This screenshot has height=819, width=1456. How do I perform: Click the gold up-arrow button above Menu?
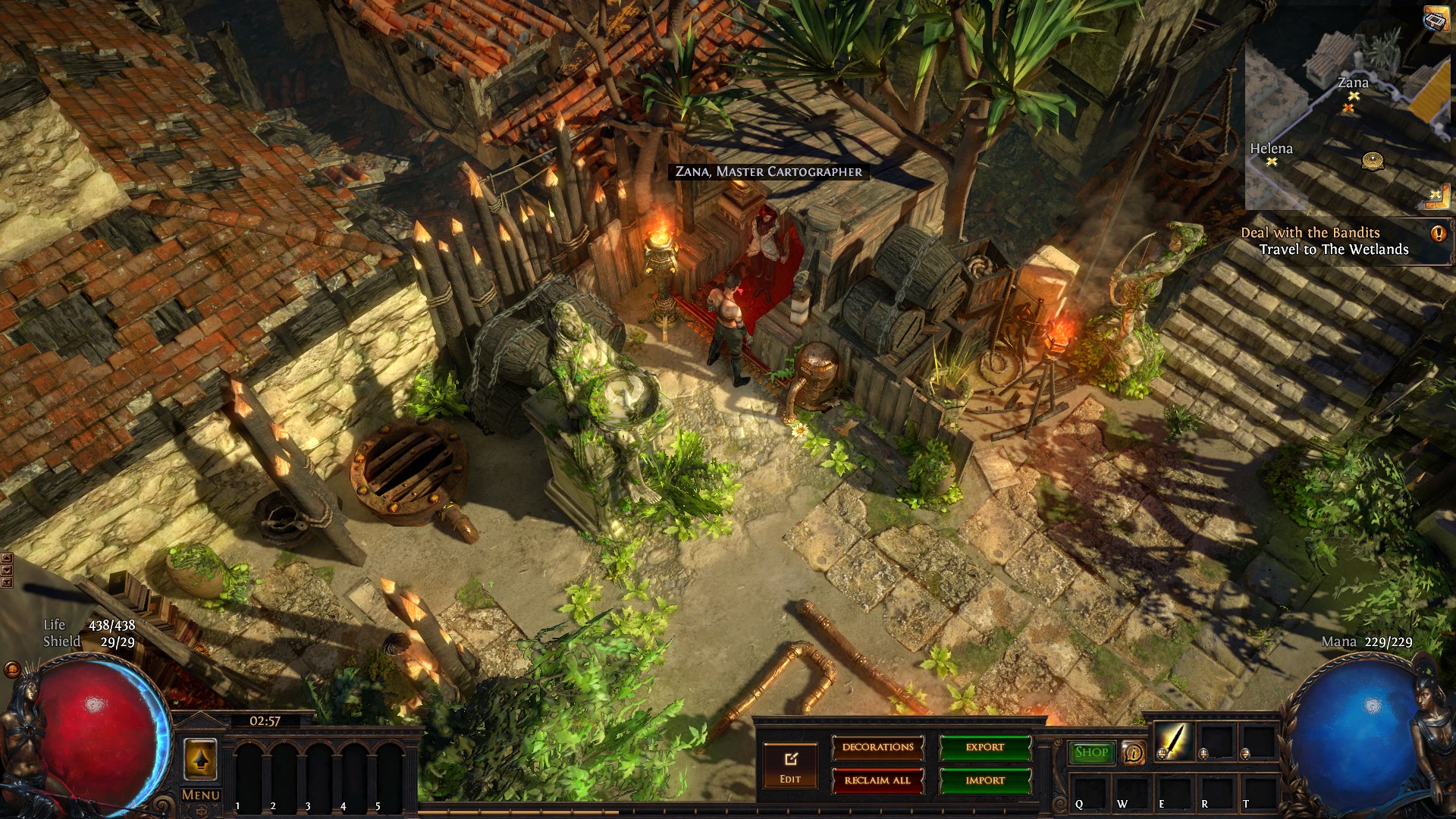(200, 759)
